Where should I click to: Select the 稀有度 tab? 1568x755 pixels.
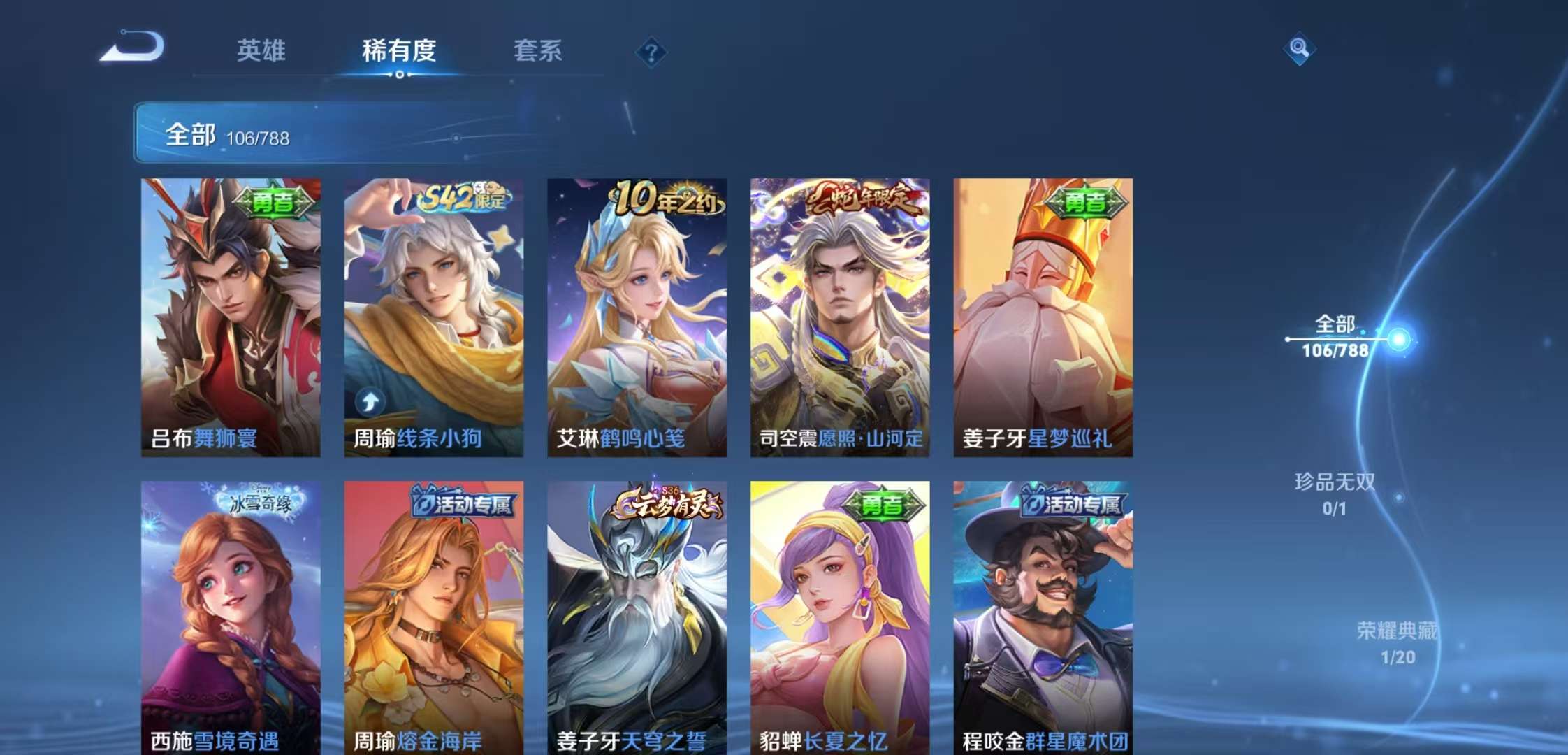(x=399, y=50)
